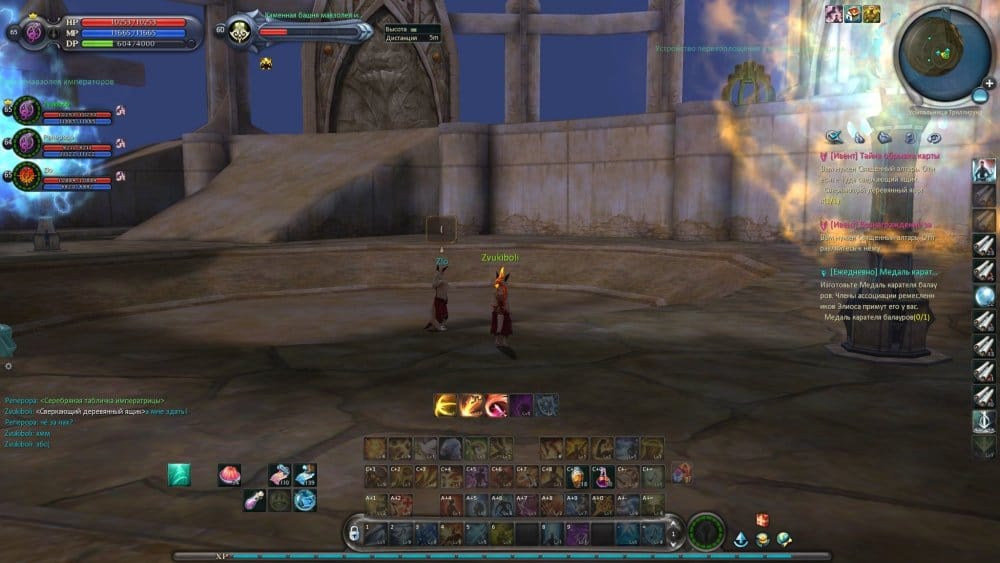Click the plus button beside the minimap
Screen dimensions: 1000x563
coord(982,96)
